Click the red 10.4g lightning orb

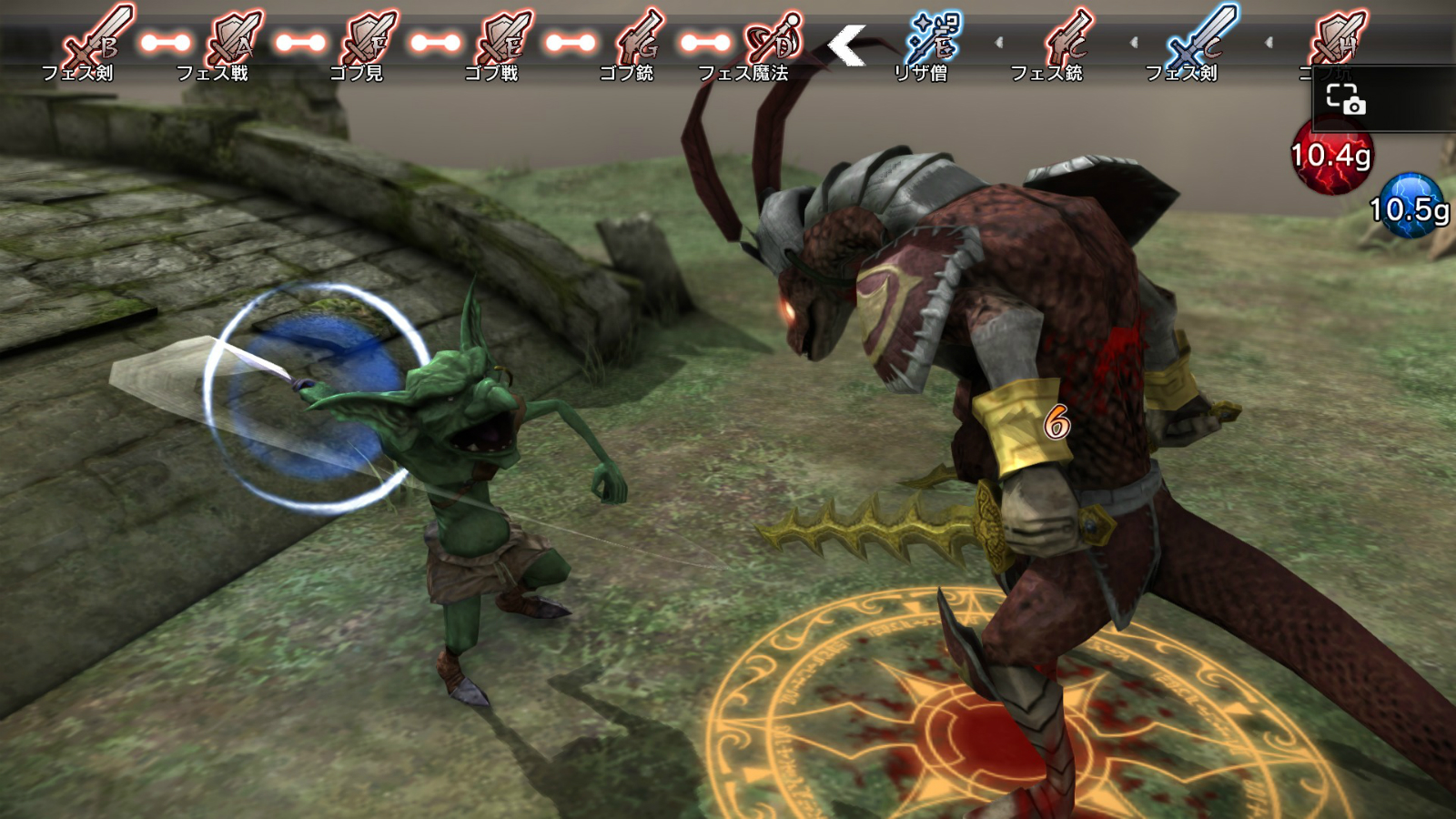[1331, 157]
